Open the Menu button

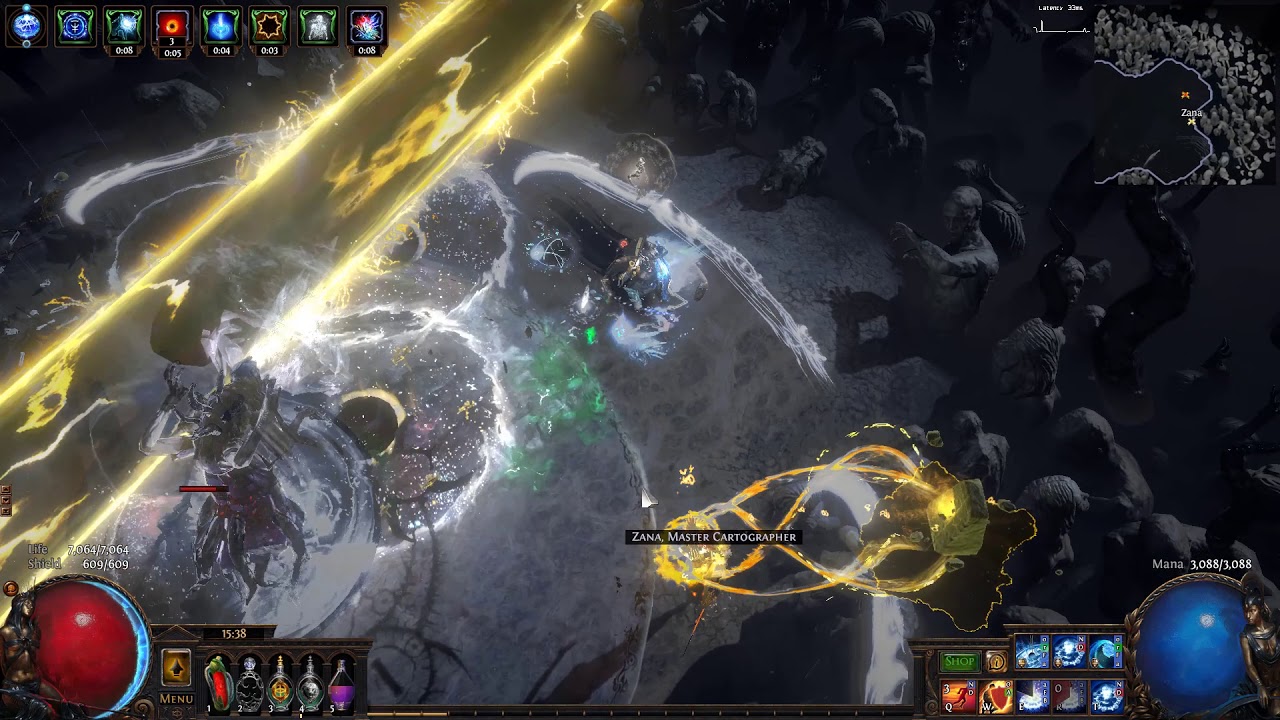tap(176, 699)
